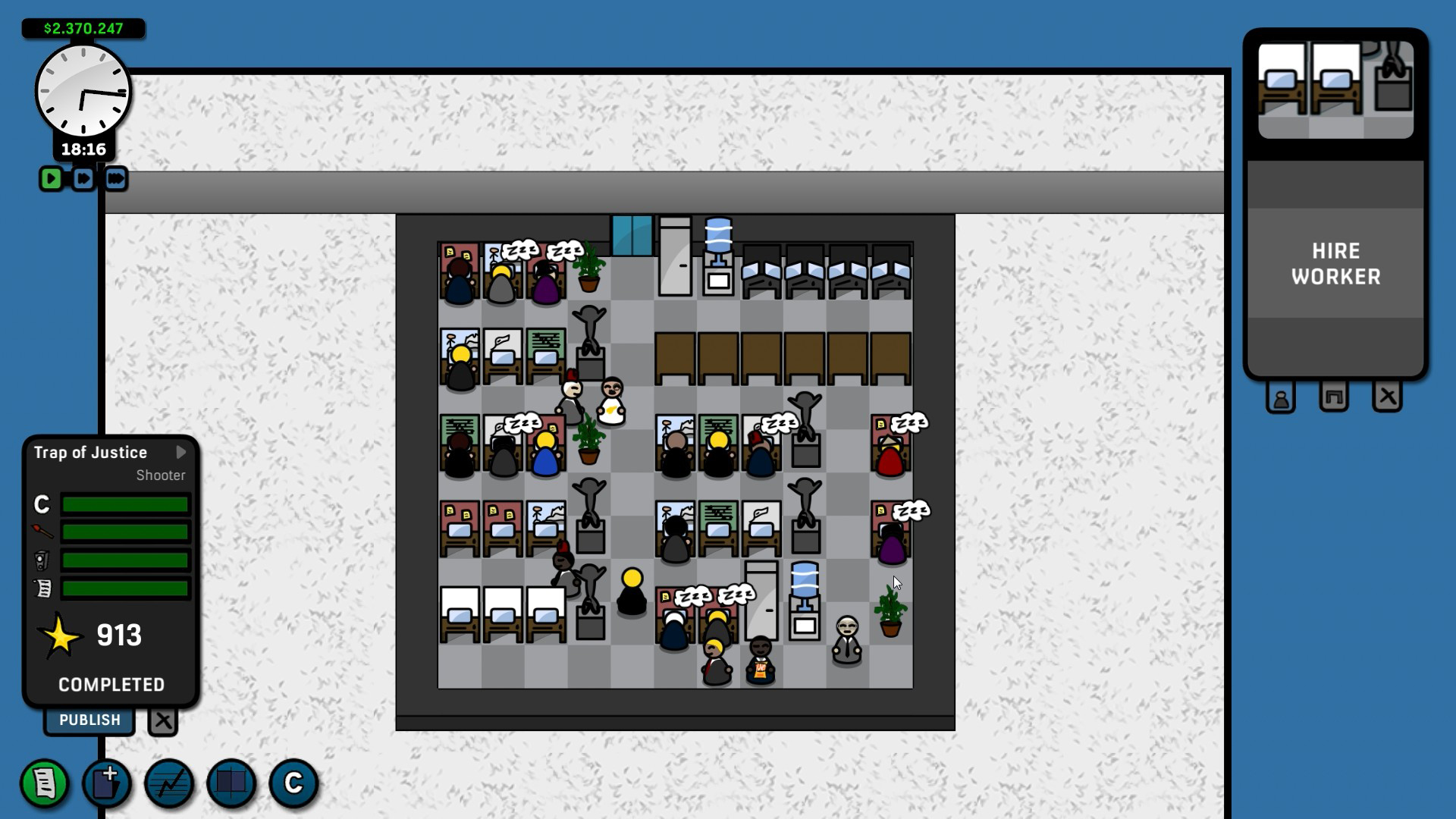Toggle fast-forward game speed
Screen dimensions: 1456x819
(83, 179)
